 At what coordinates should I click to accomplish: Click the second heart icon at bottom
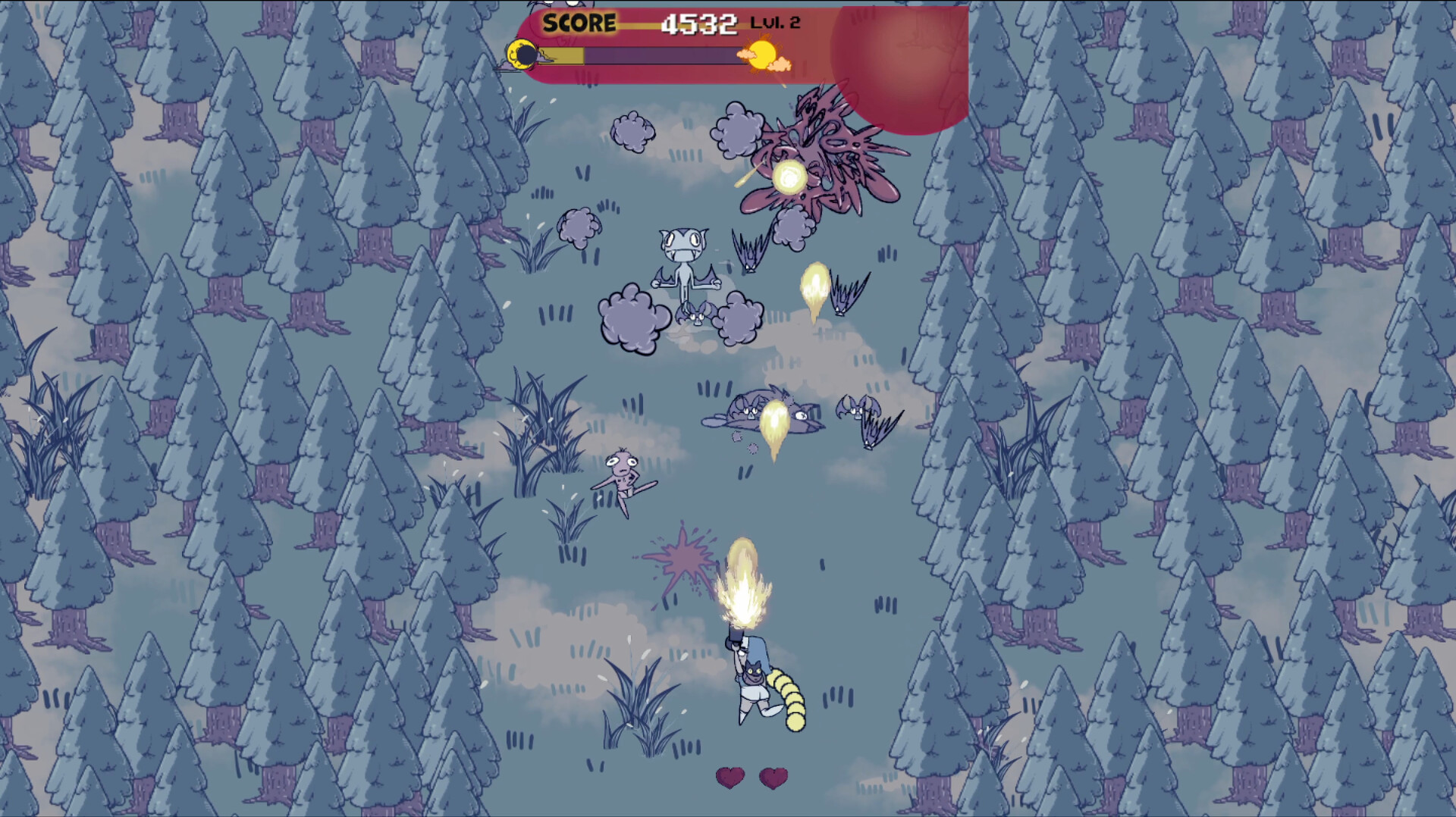coord(773,776)
